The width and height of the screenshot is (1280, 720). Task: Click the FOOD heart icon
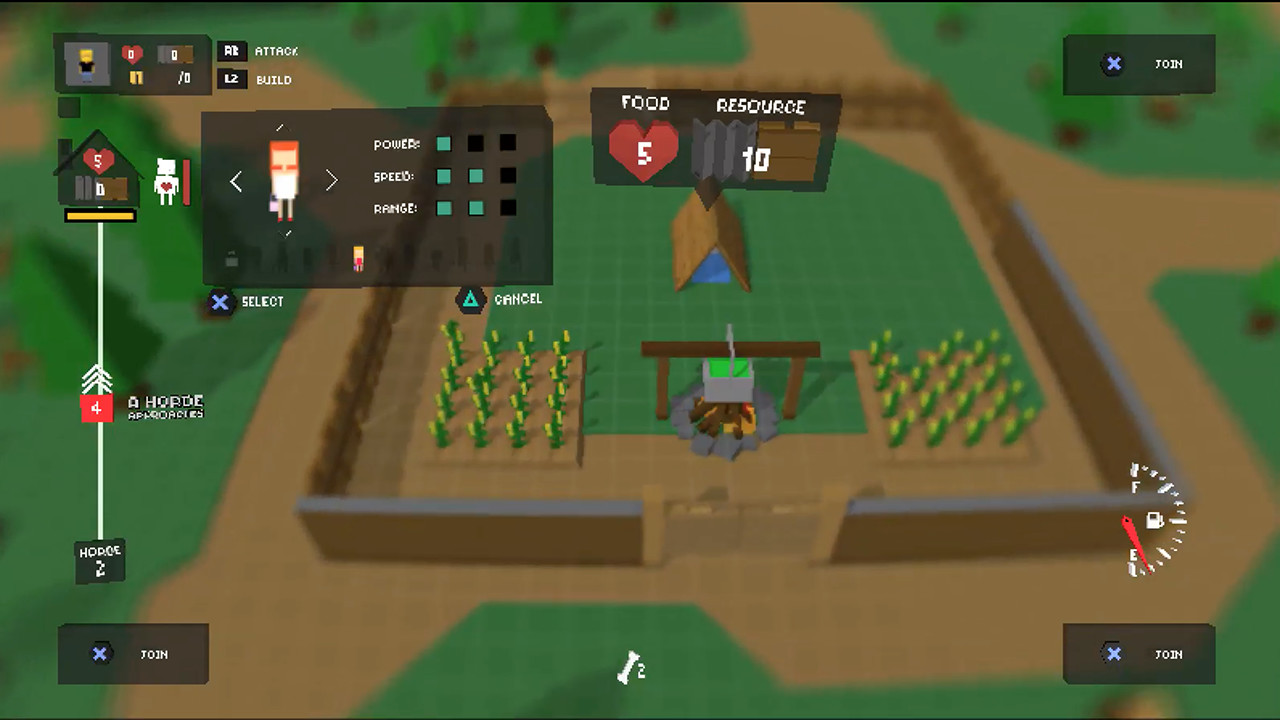tap(643, 148)
